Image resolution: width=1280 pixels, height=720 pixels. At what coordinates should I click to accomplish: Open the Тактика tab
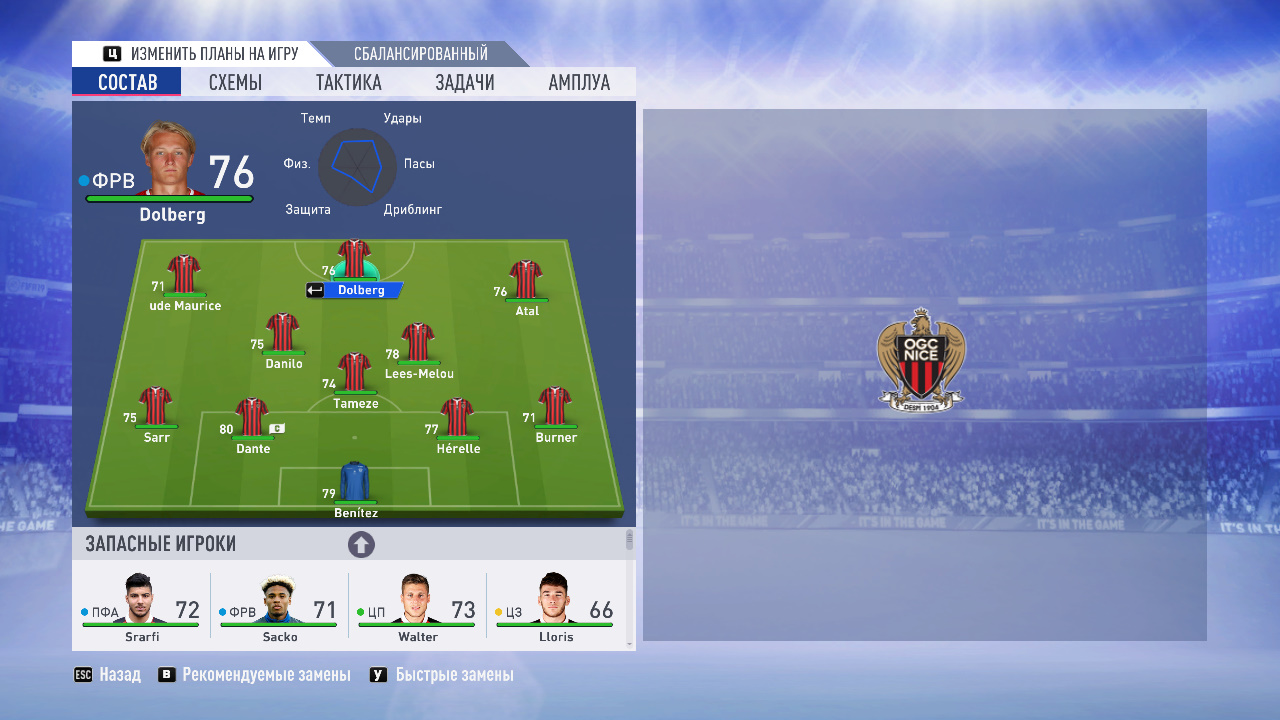pos(348,82)
